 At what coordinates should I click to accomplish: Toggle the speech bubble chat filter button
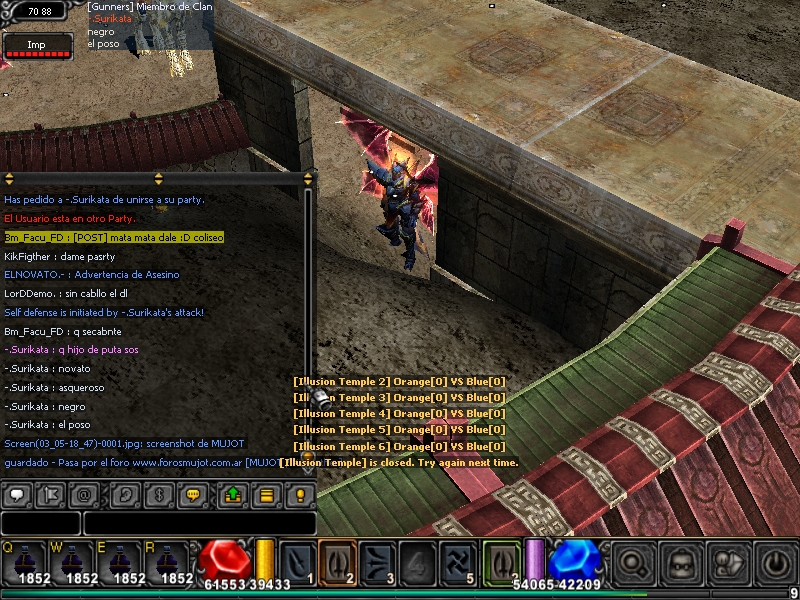click(x=17, y=494)
